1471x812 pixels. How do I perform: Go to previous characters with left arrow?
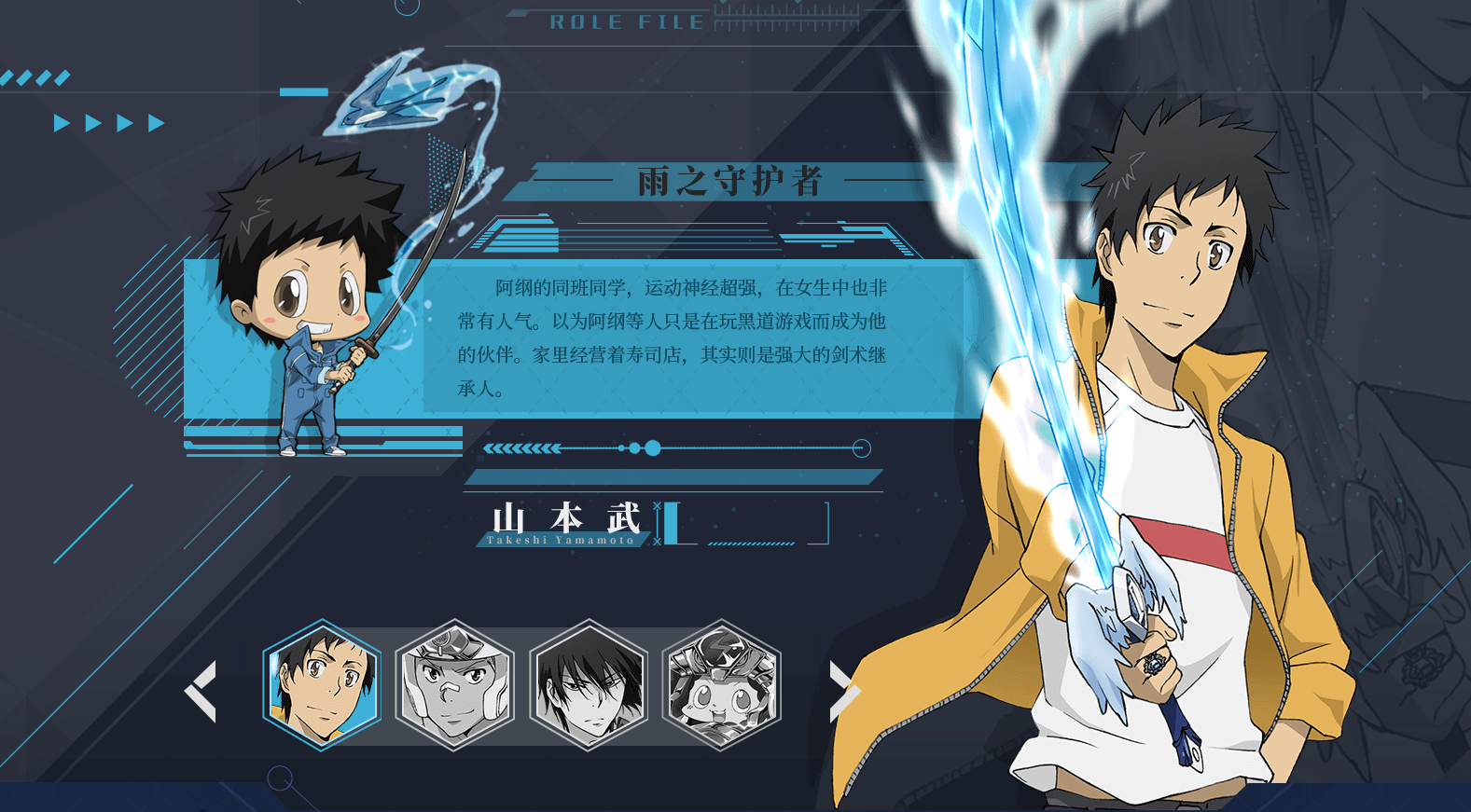click(201, 691)
